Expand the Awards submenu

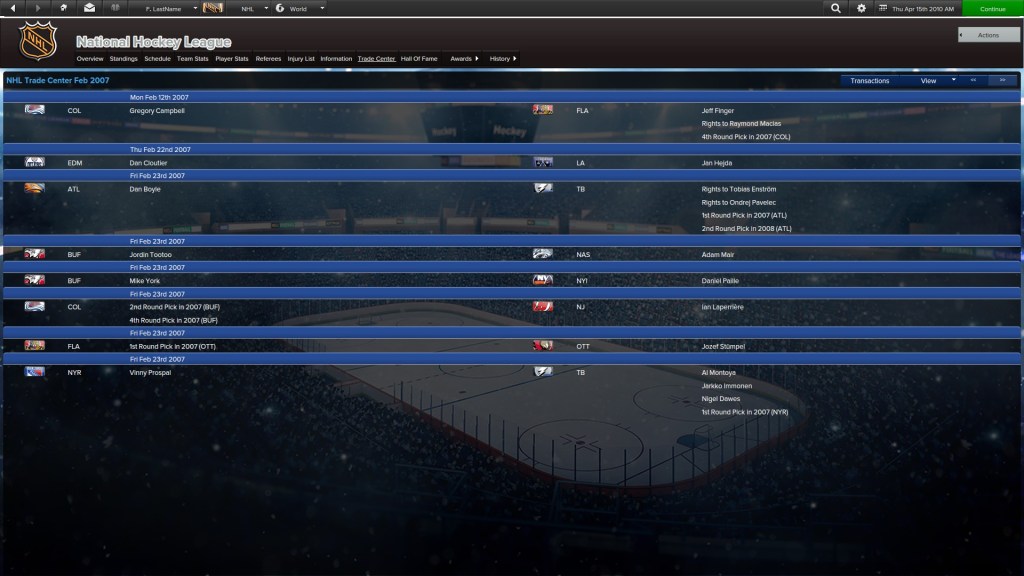(464, 59)
